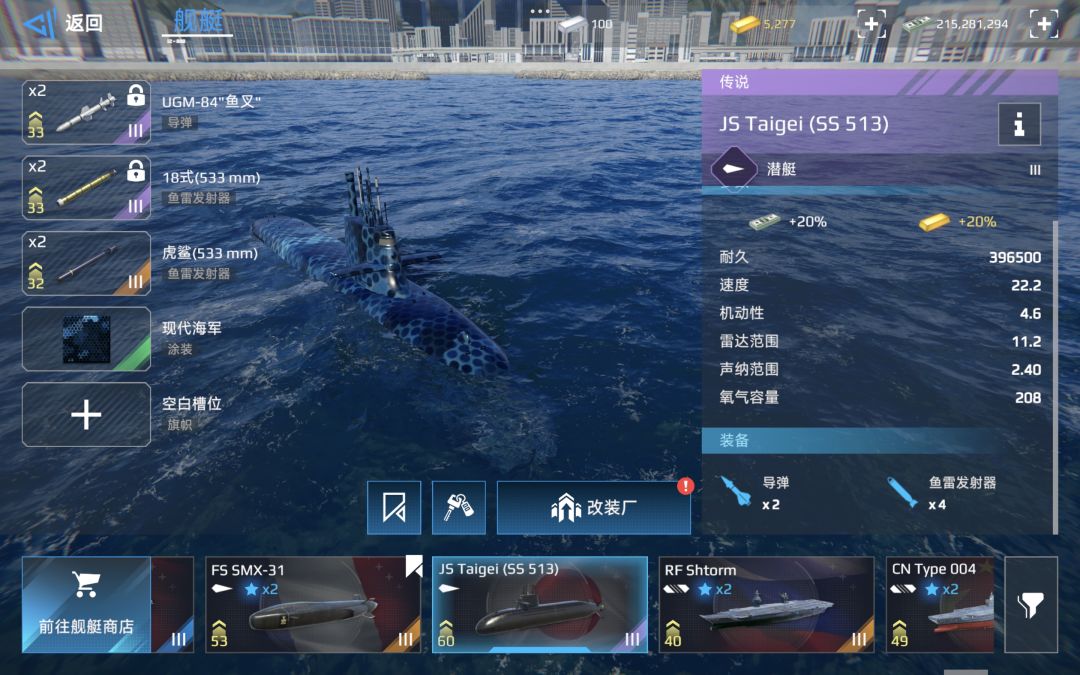Go to the ship store 前往舰艇商店
Screen dimensions: 1080x675
(x=86, y=604)
